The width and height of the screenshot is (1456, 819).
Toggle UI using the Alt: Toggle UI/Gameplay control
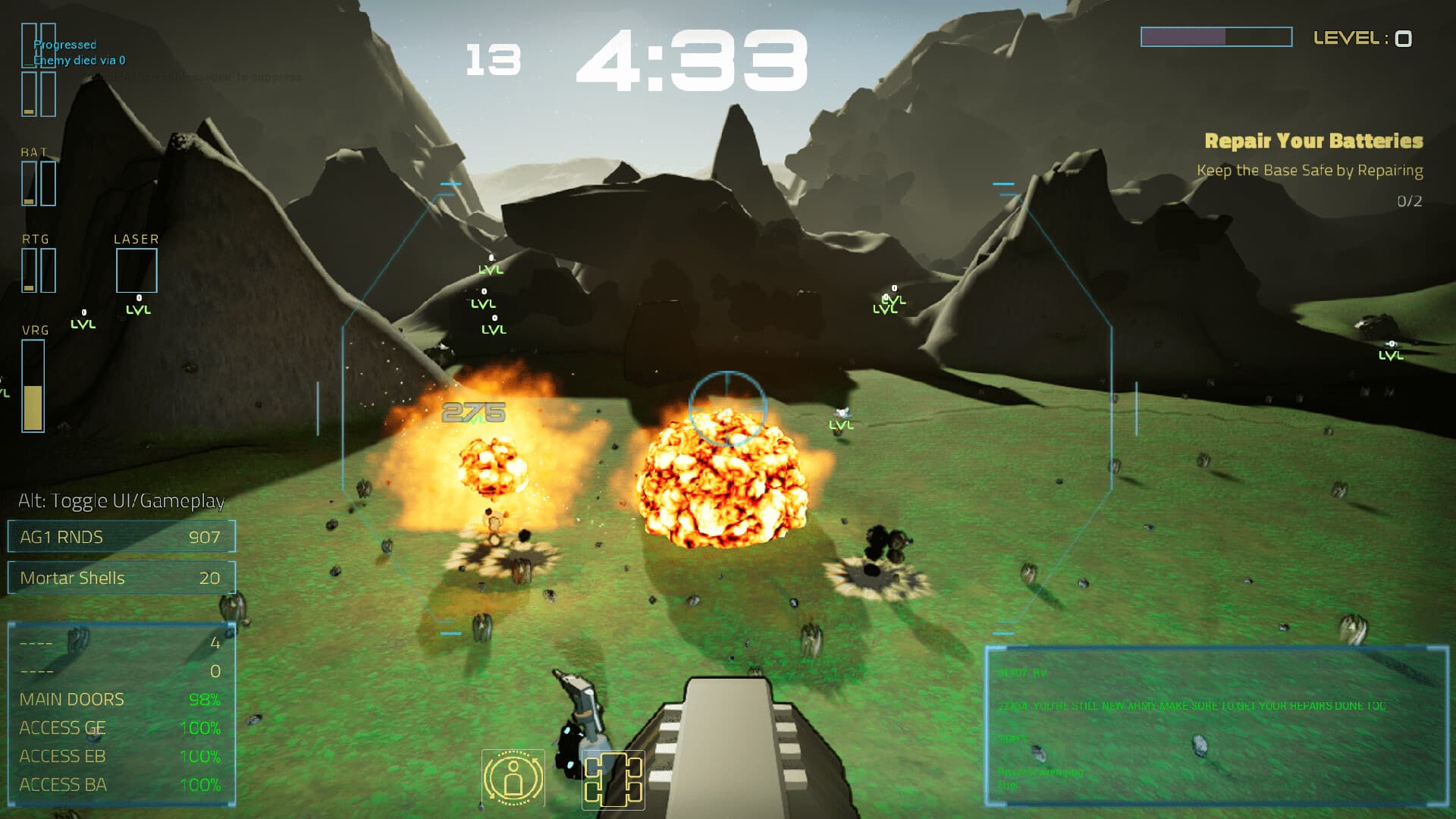click(x=121, y=500)
